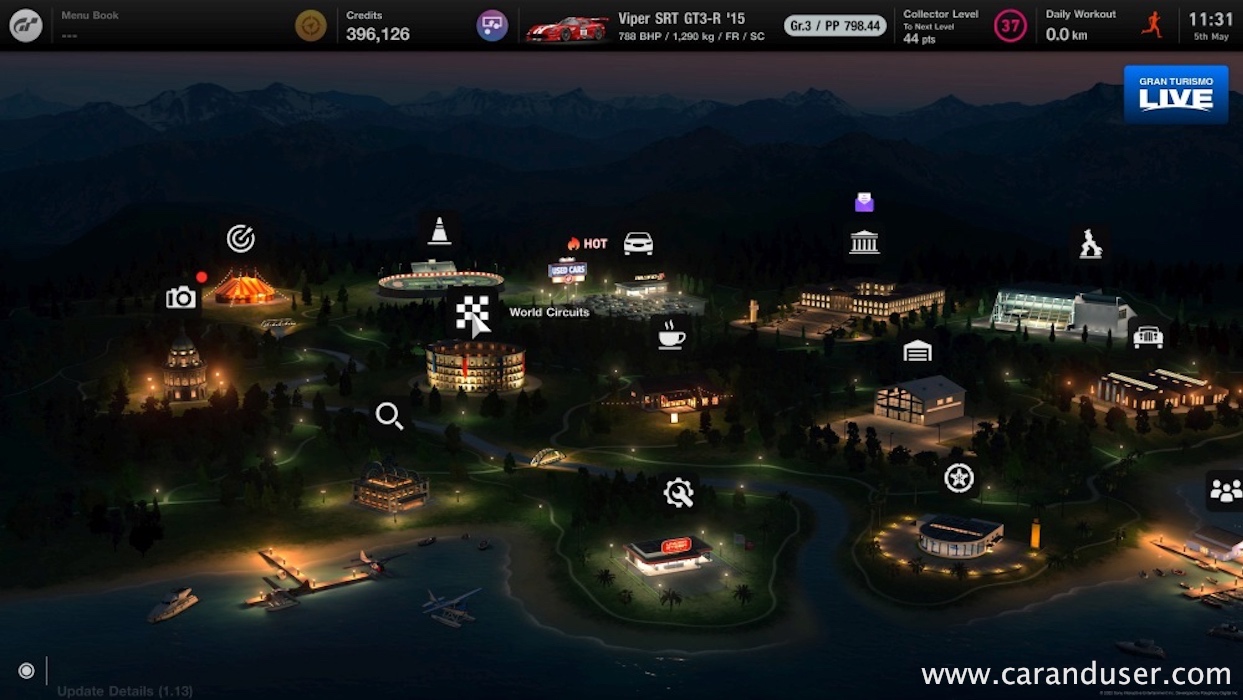Open the star badge pavilion icon
This screenshot has height=700, width=1243.
point(959,478)
